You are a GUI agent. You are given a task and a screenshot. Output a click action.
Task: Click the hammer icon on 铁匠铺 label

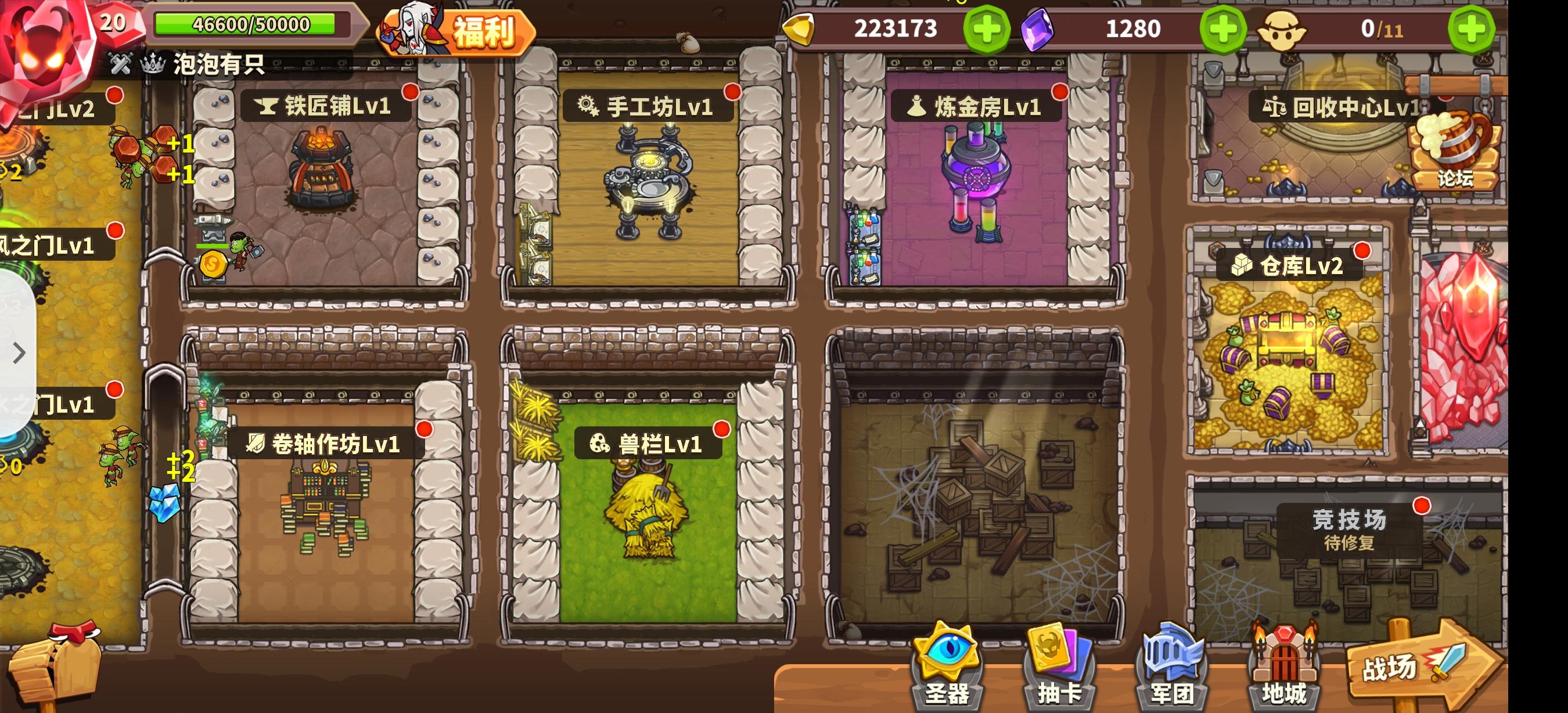pos(268,107)
